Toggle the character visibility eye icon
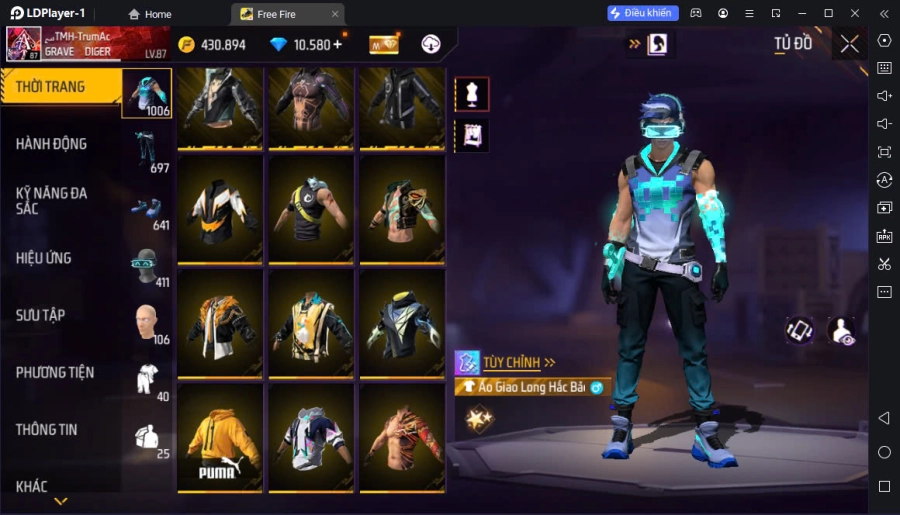This screenshot has width=900, height=515. click(842, 332)
